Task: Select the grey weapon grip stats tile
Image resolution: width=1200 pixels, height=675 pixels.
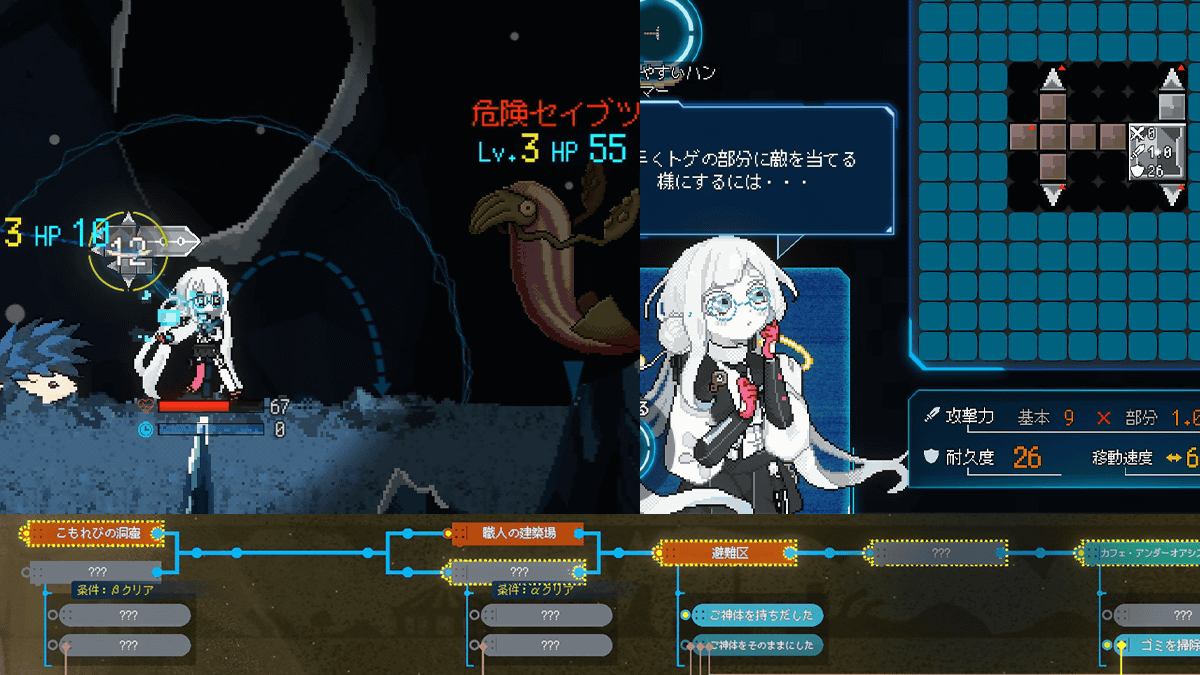Action: click(x=1156, y=150)
